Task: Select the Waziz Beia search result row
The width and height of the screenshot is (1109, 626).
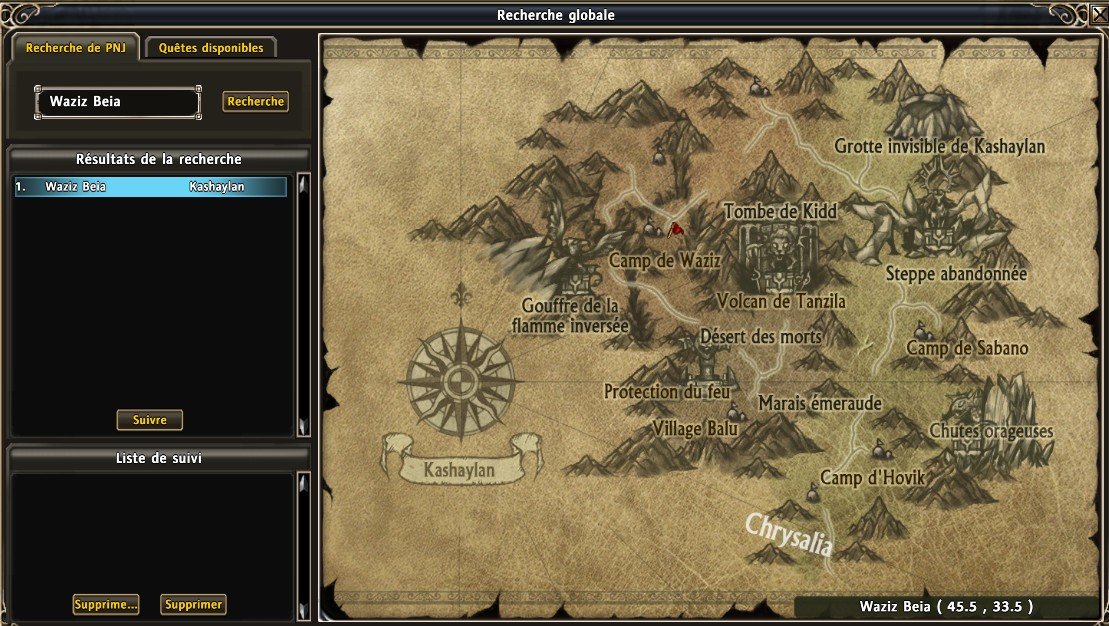Action: [150, 187]
